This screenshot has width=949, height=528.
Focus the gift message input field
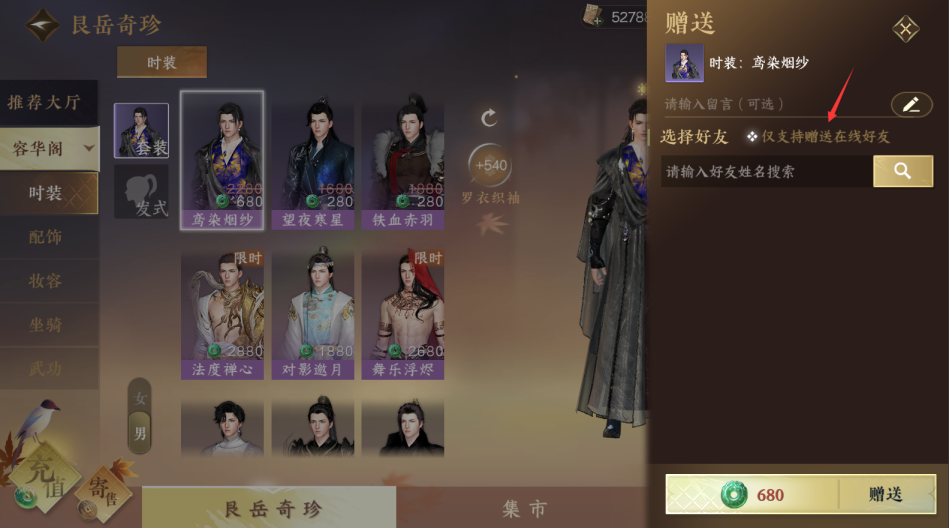pos(772,104)
